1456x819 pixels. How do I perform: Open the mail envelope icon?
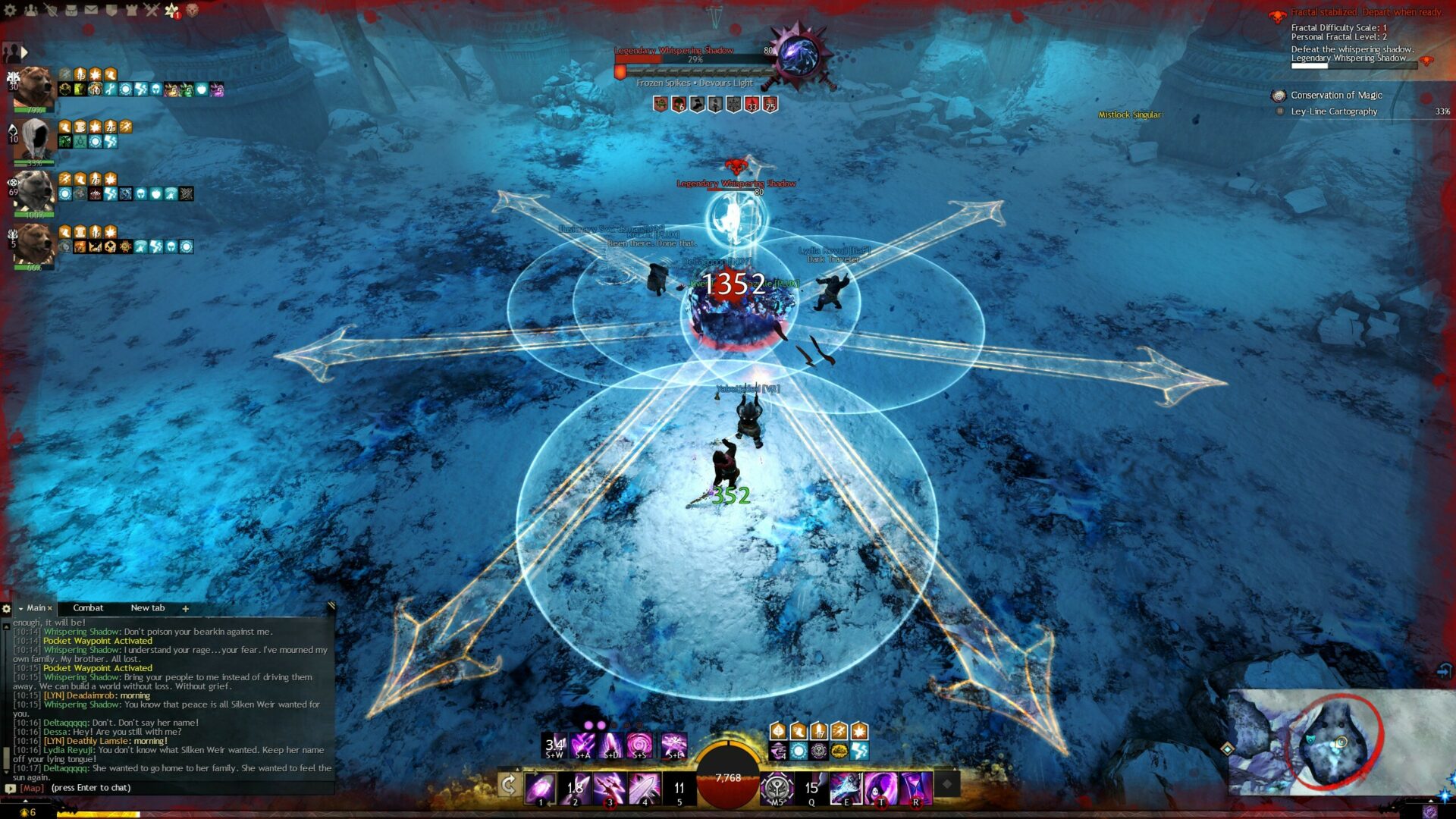(91, 10)
